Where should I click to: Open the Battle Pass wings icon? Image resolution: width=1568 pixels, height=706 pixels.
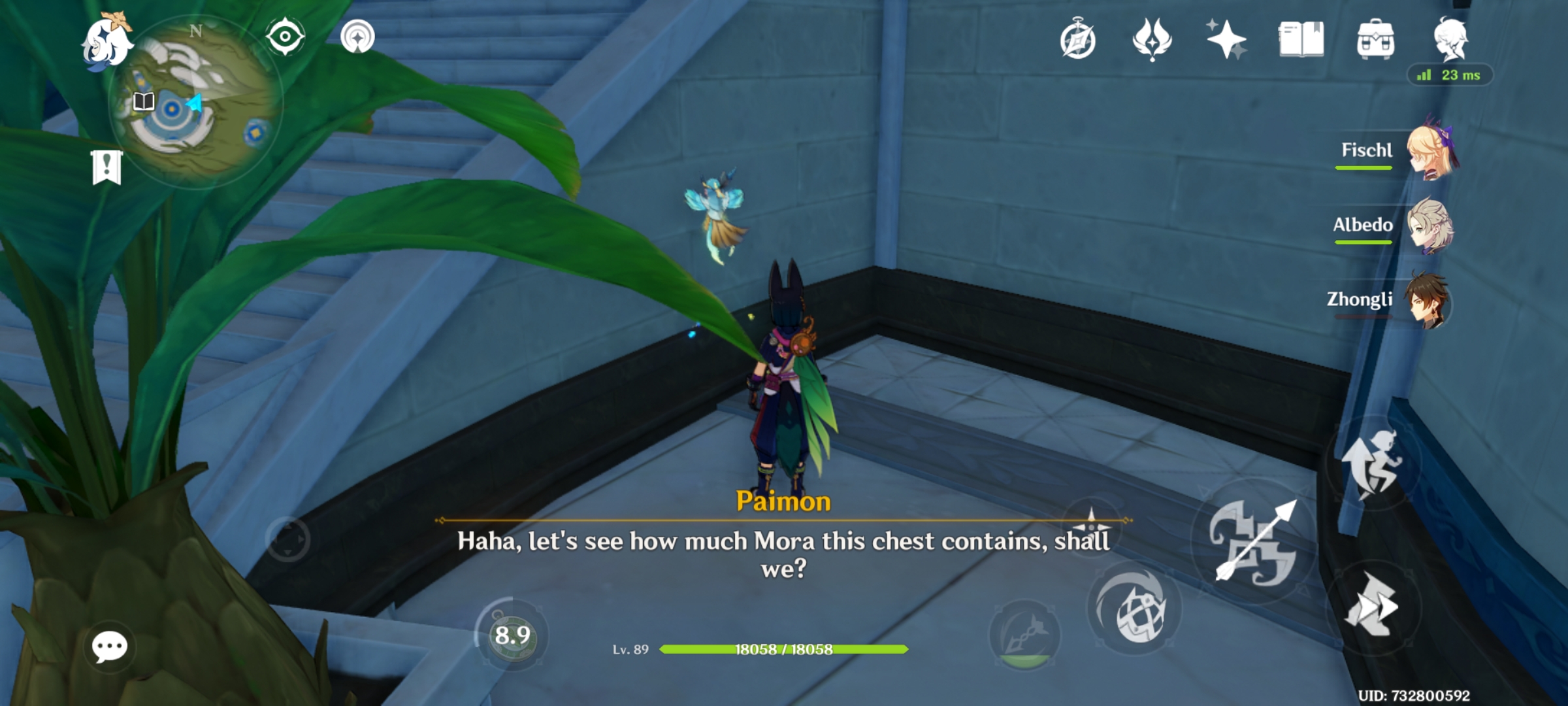click(x=1152, y=41)
